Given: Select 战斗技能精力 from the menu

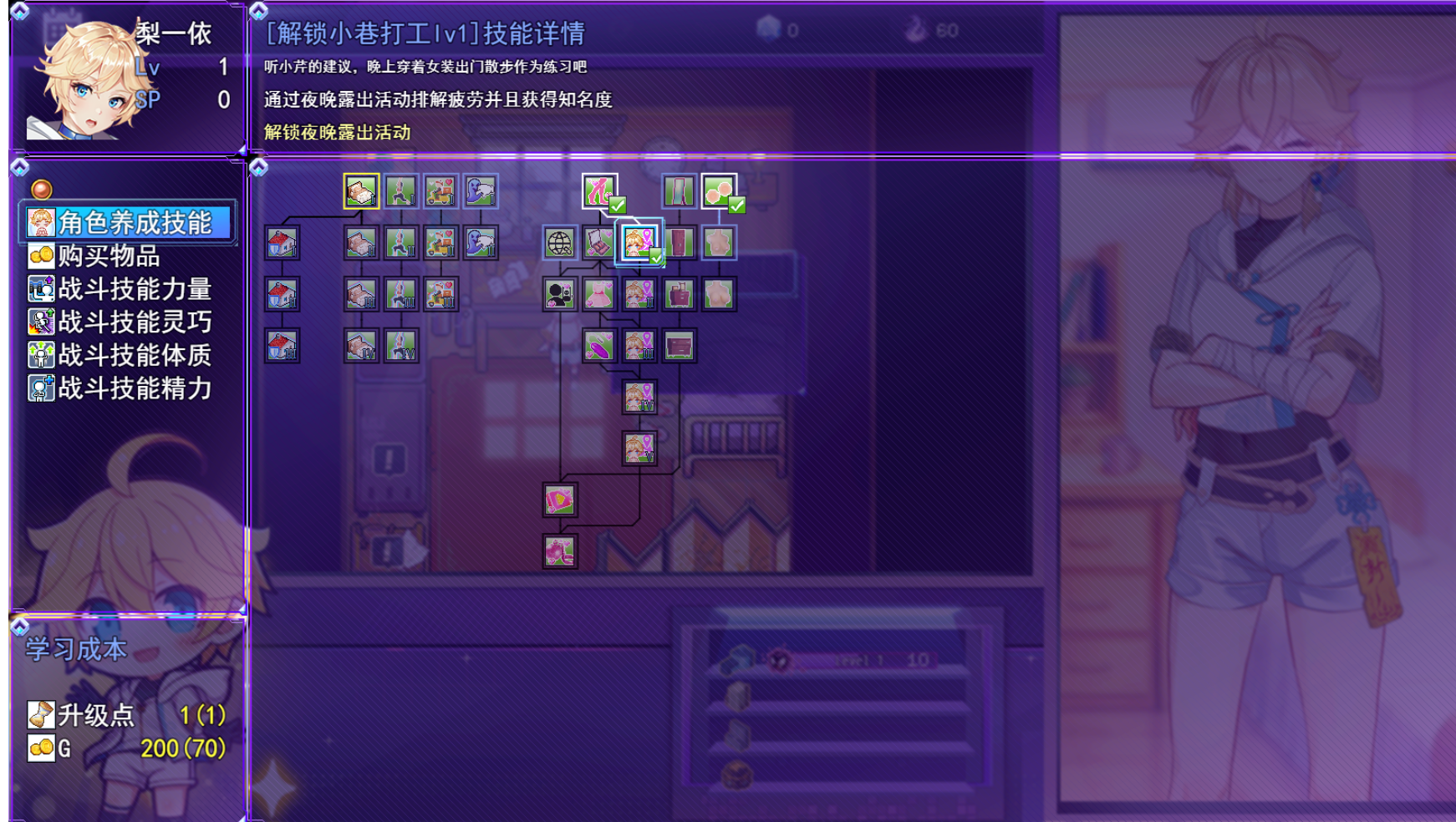Looking at the screenshot, I should [134, 388].
